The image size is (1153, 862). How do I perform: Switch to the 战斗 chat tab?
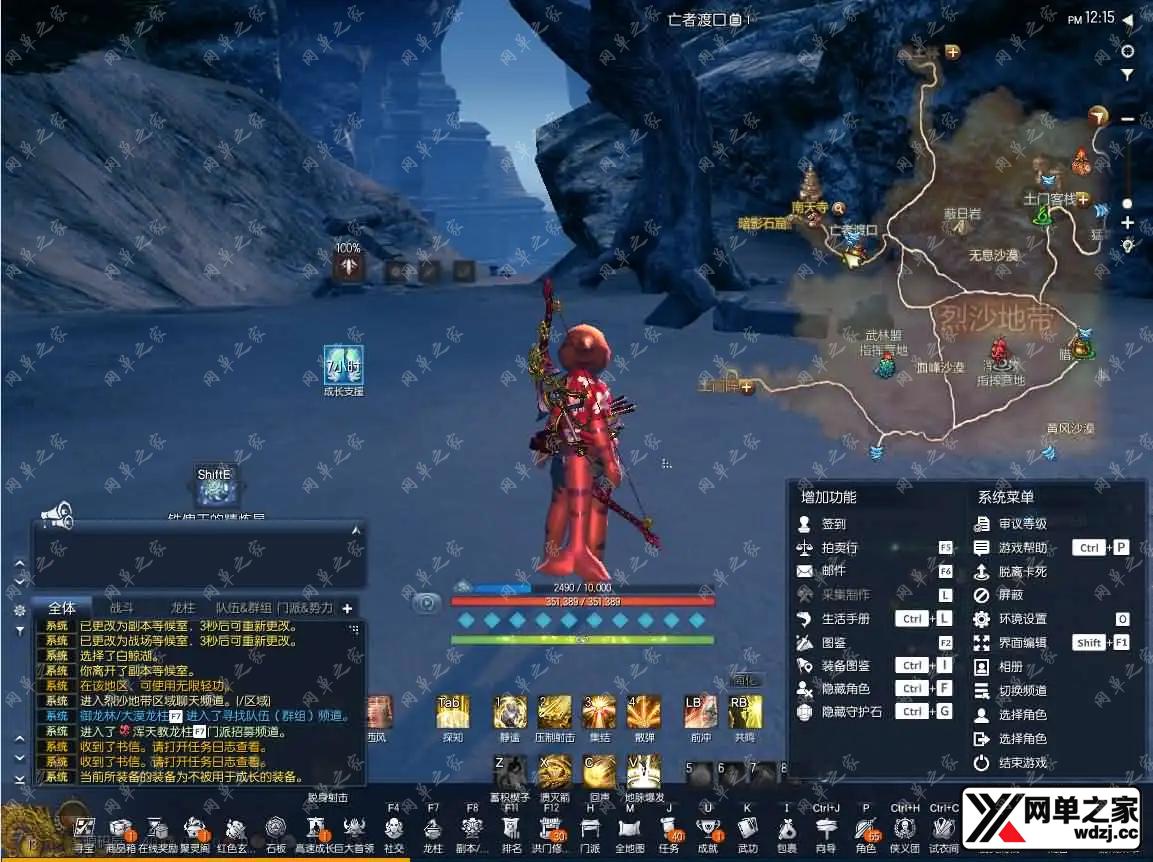(121, 607)
